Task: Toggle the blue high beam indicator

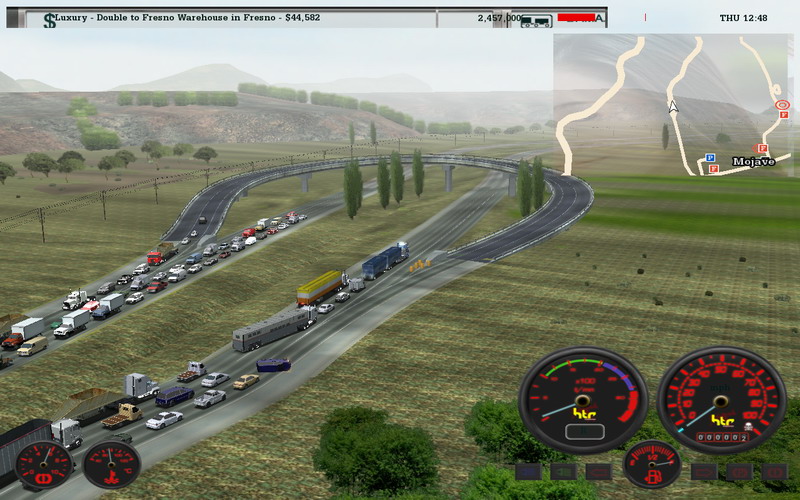Action: click(x=530, y=471)
